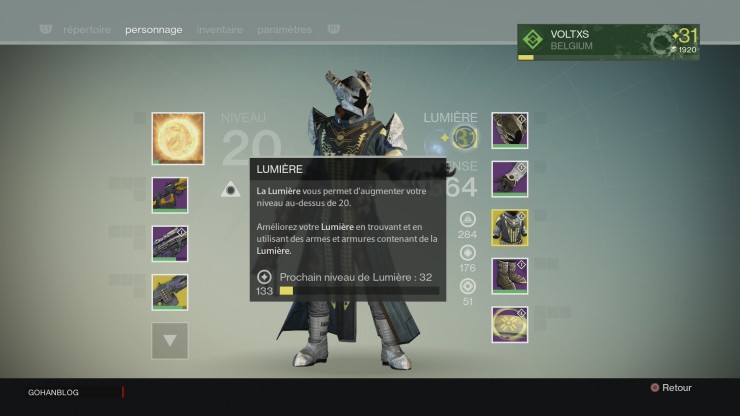Select the helmet armor slot
The image size is (740, 416).
tap(509, 130)
